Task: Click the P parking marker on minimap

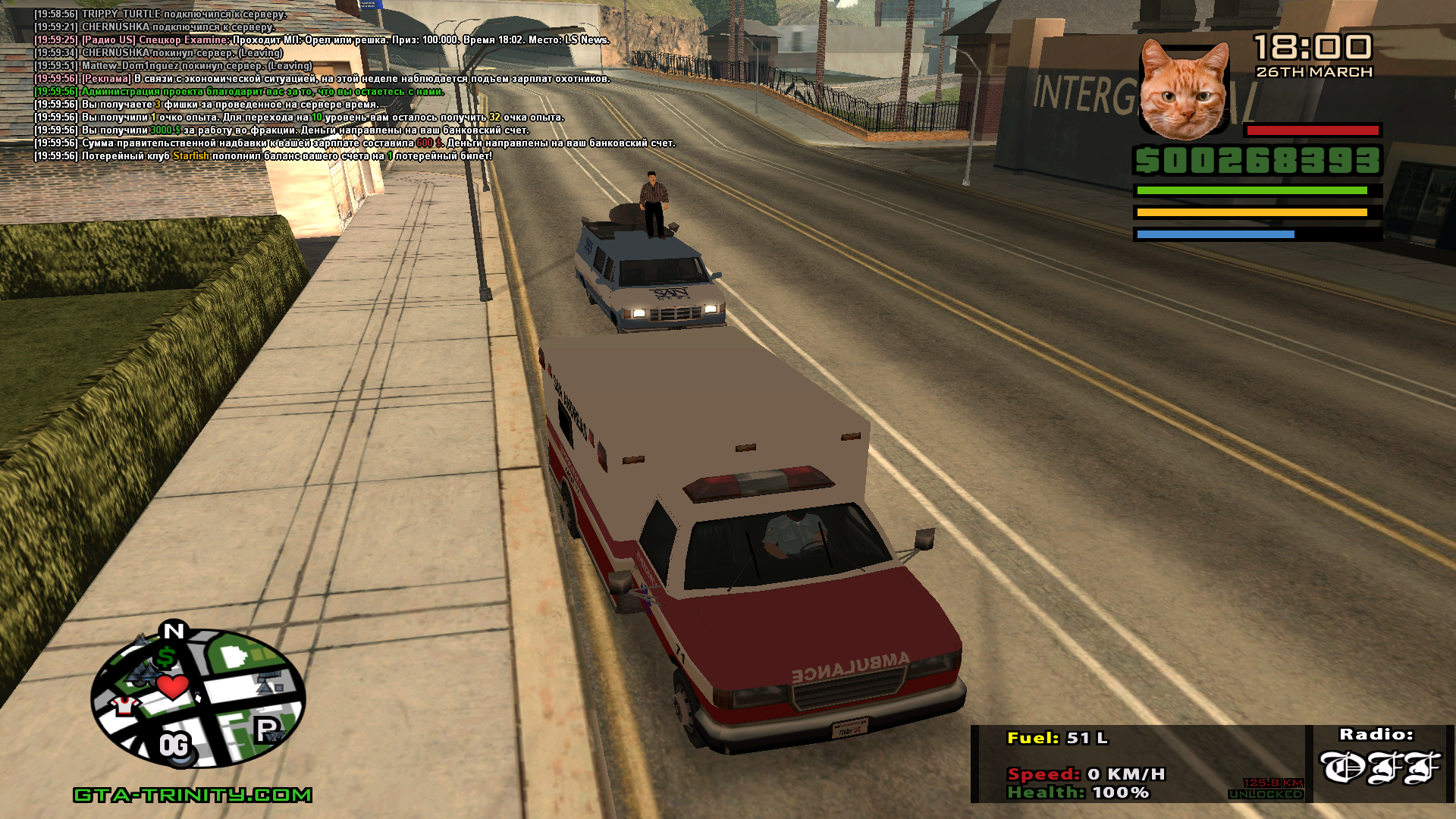Action: coord(266,730)
